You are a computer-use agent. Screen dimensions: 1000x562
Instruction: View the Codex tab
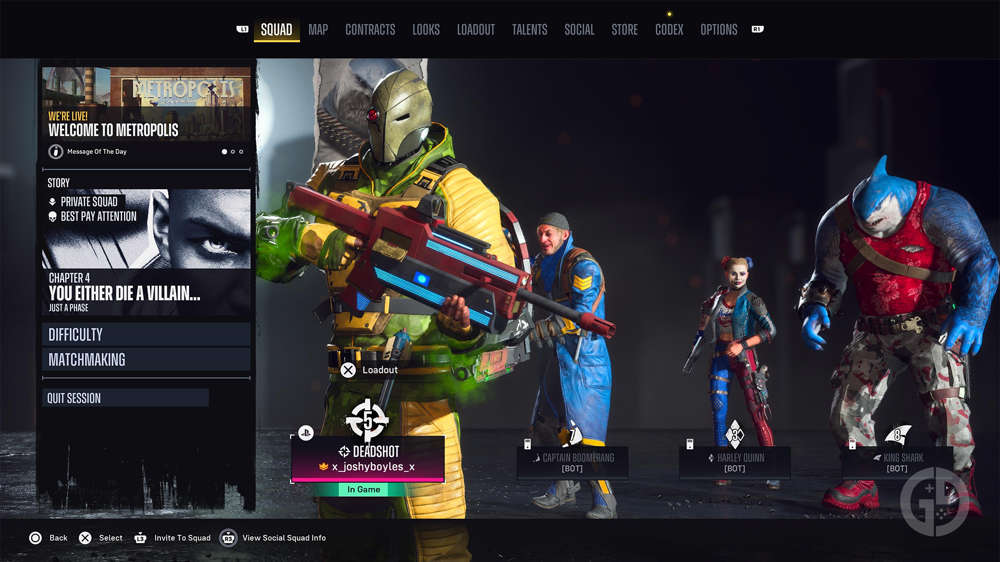669,30
